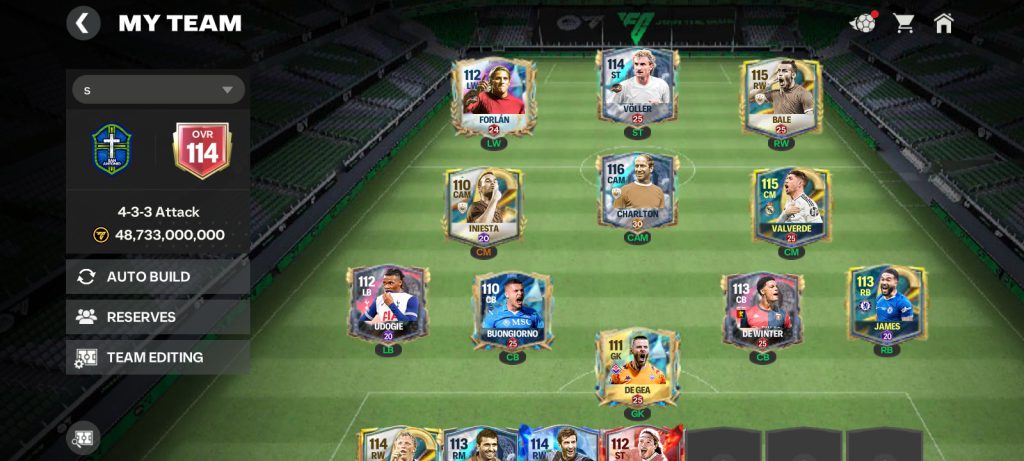Go back with the arrow button
The image size is (1024, 461).
(83, 23)
